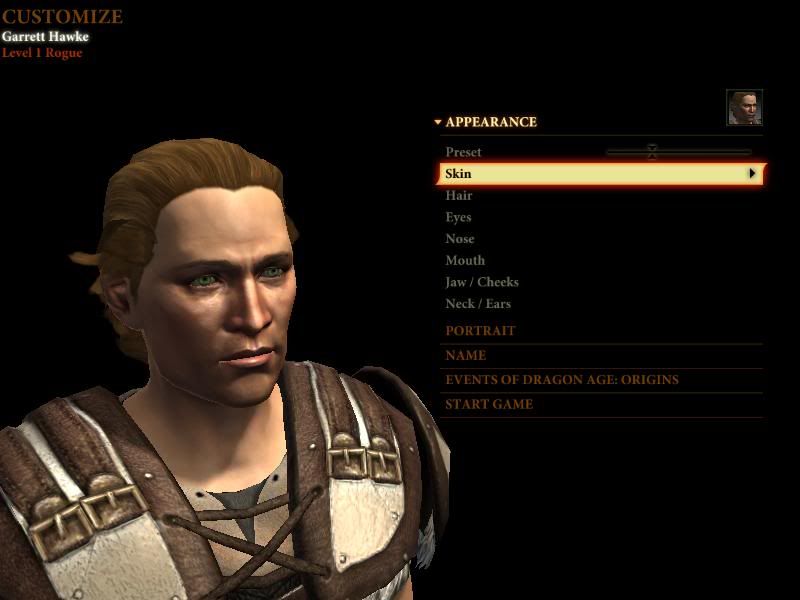The image size is (800, 600).
Task: Start Game with this character
Action: point(489,405)
